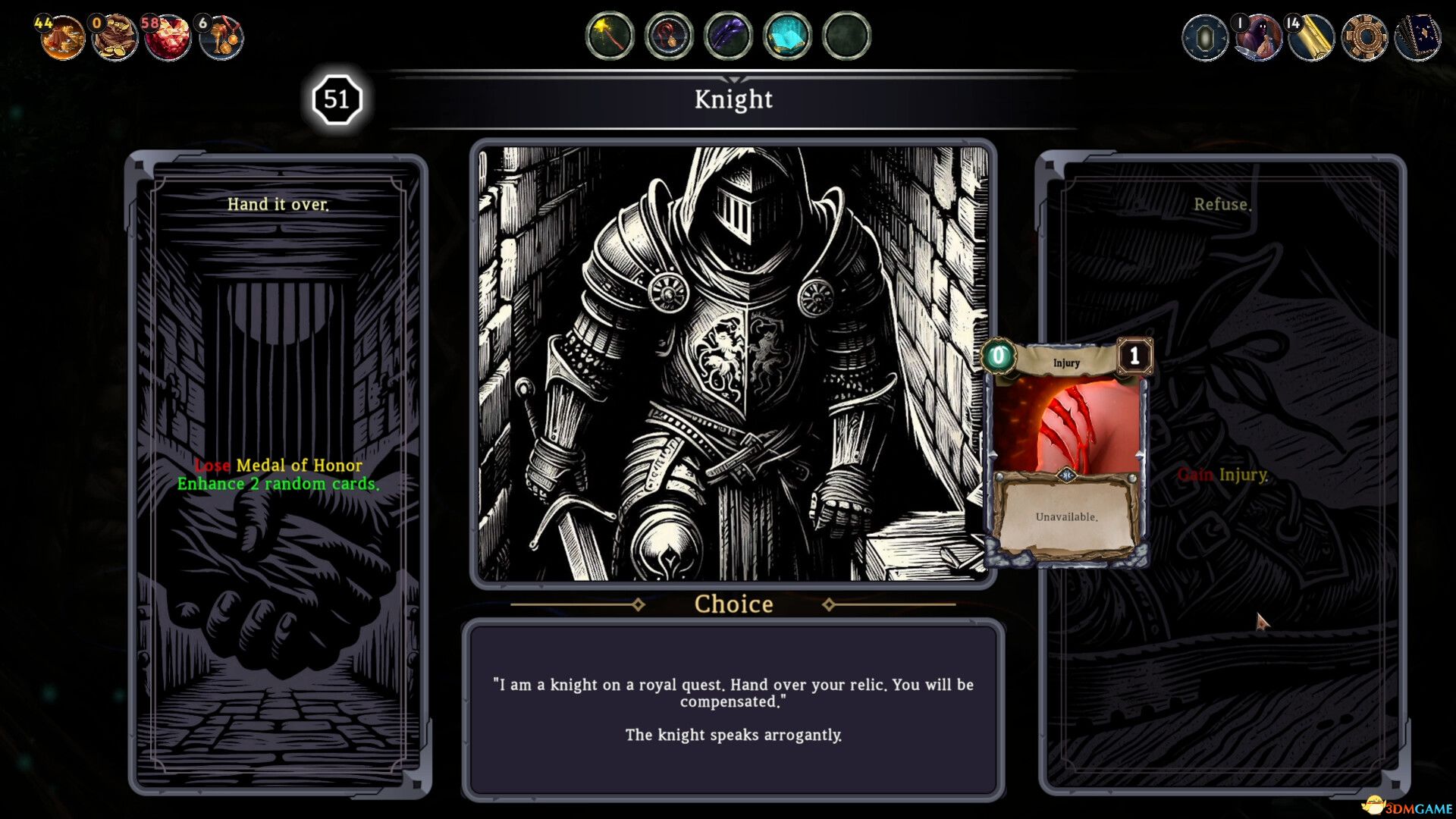Click the glowing gem-shaped icon
Image resolution: width=1456 pixels, height=819 pixels.
[1205, 36]
